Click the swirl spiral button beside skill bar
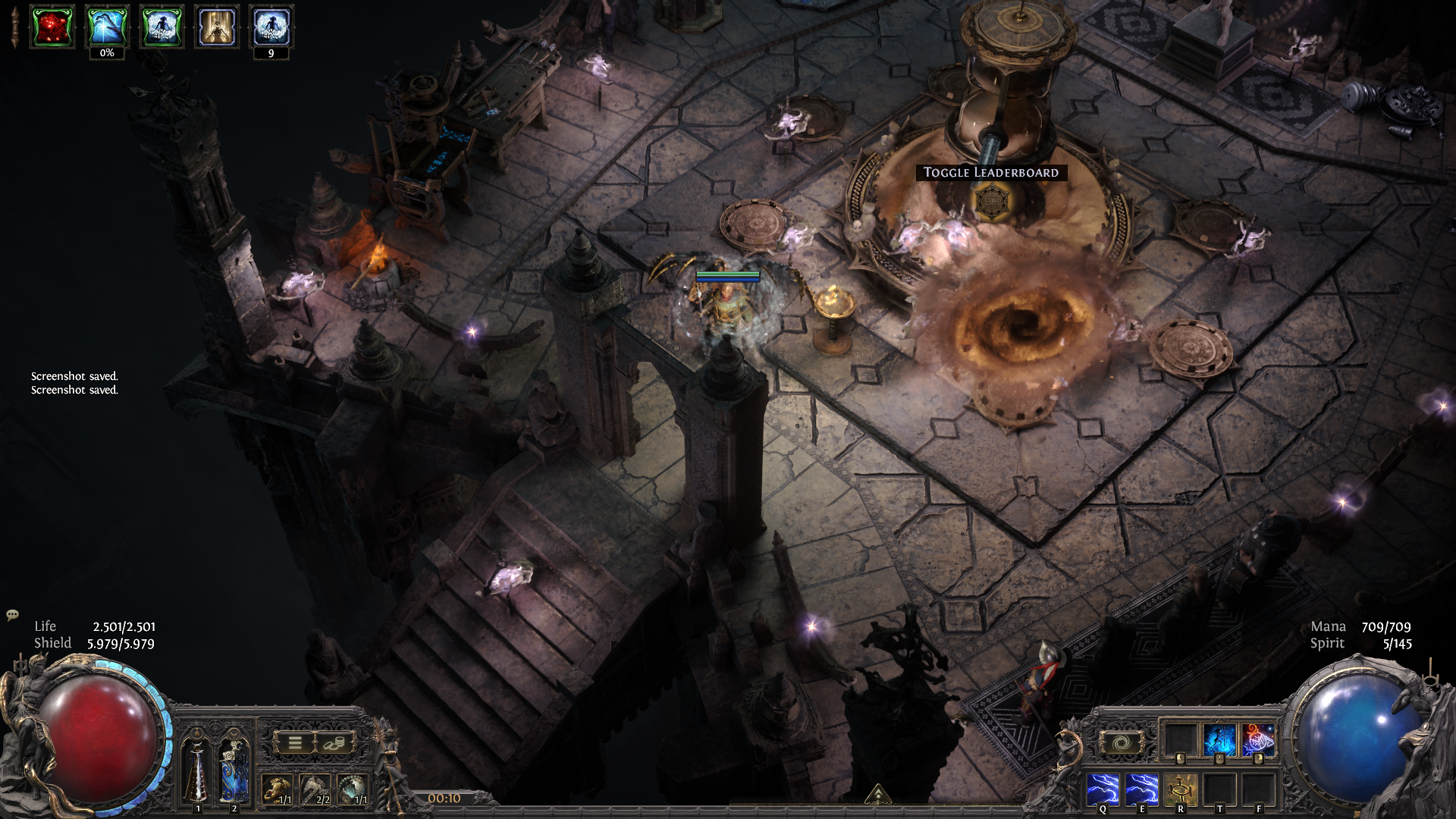 pos(1120,743)
